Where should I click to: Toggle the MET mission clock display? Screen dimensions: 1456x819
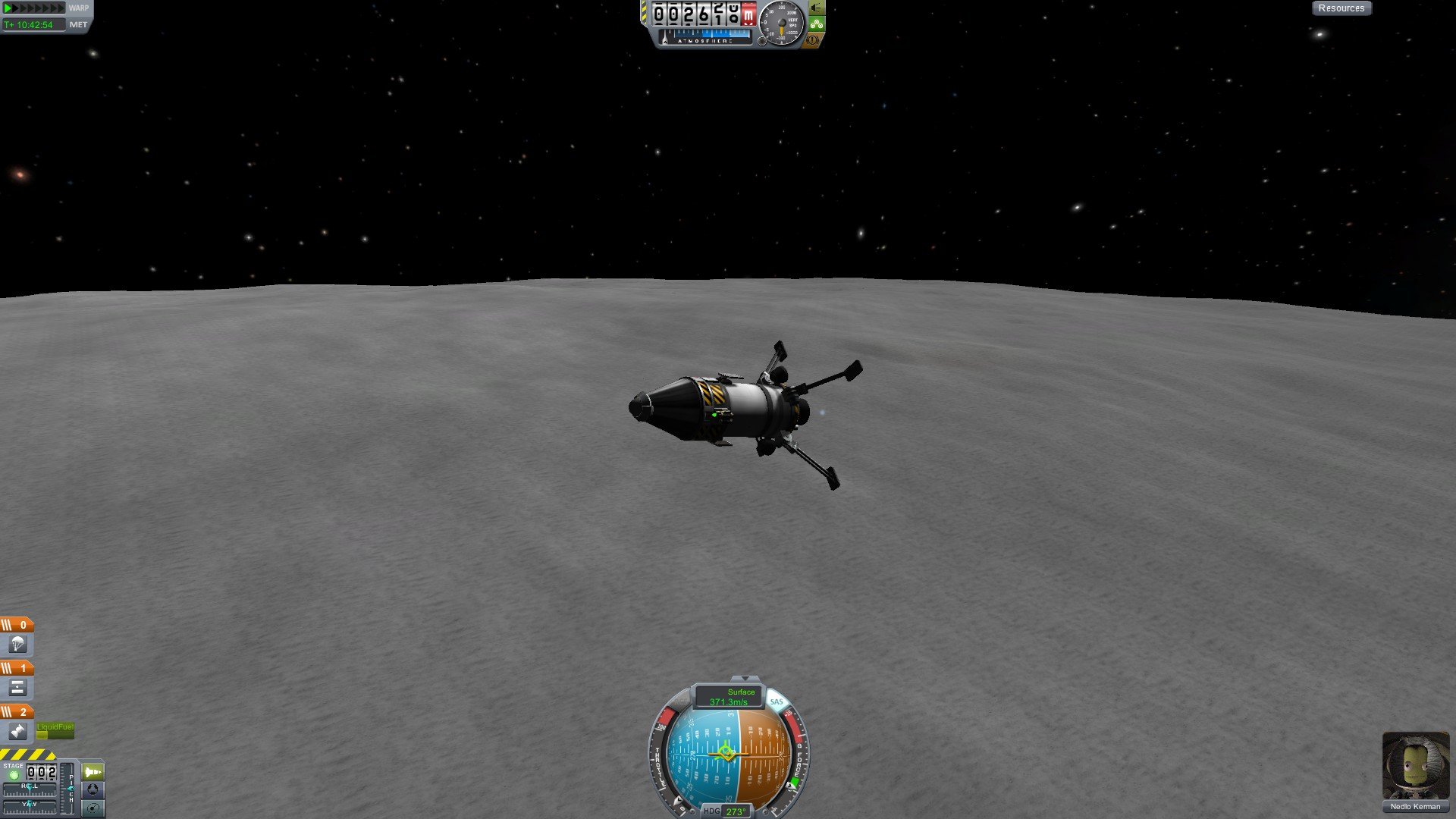pyautogui.click(x=77, y=25)
